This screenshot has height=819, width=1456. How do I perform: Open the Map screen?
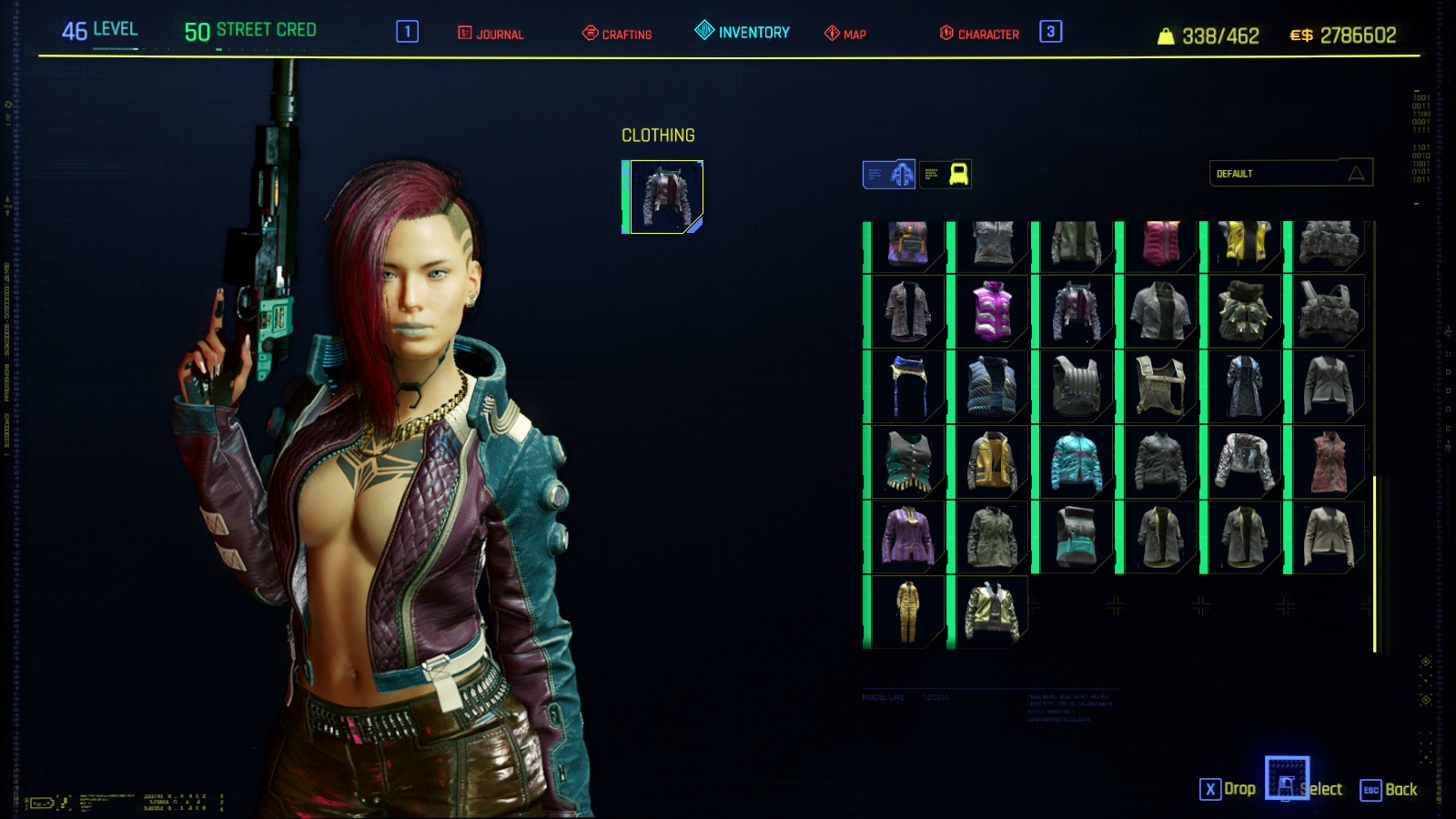845,34
